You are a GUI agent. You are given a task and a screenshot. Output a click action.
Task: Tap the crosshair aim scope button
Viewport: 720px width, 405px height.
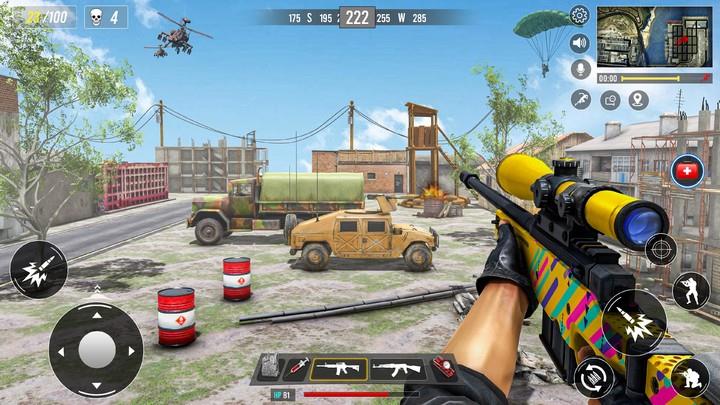click(x=661, y=249)
